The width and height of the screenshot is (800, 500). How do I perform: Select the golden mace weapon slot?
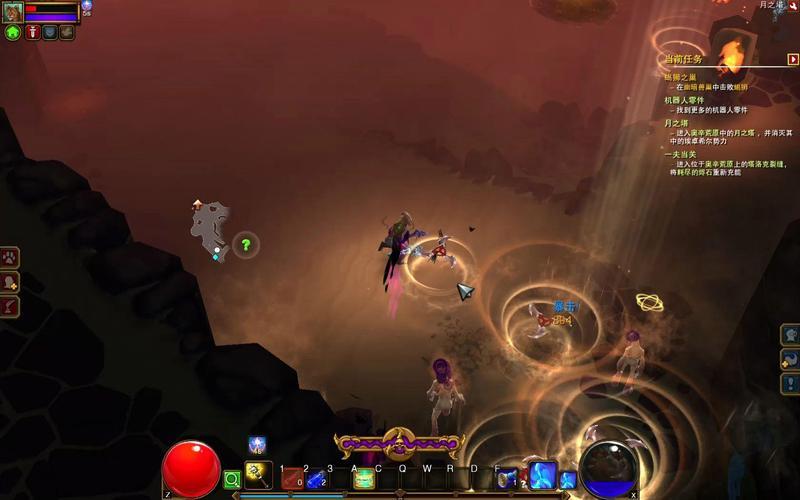pyautogui.click(x=258, y=475)
